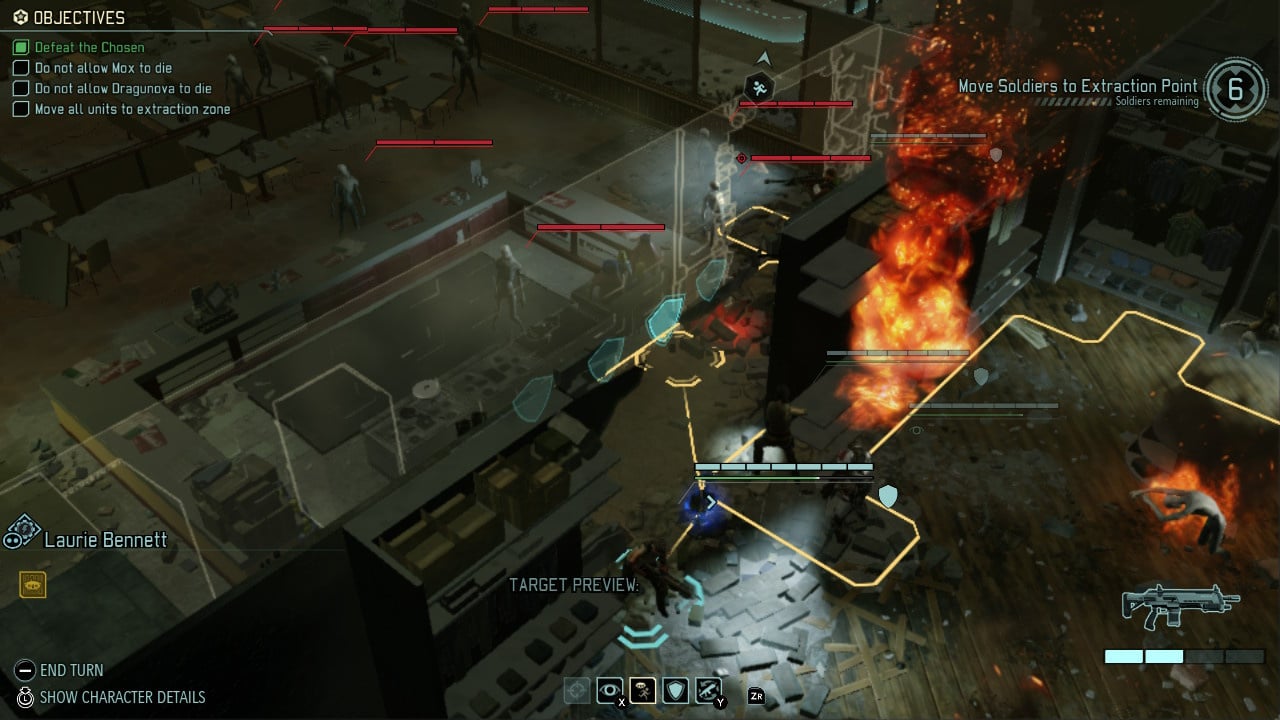Viewport: 1280px width, 720px height.
Task: Activate the Evac ability icon
Action: [x=643, y=690]
